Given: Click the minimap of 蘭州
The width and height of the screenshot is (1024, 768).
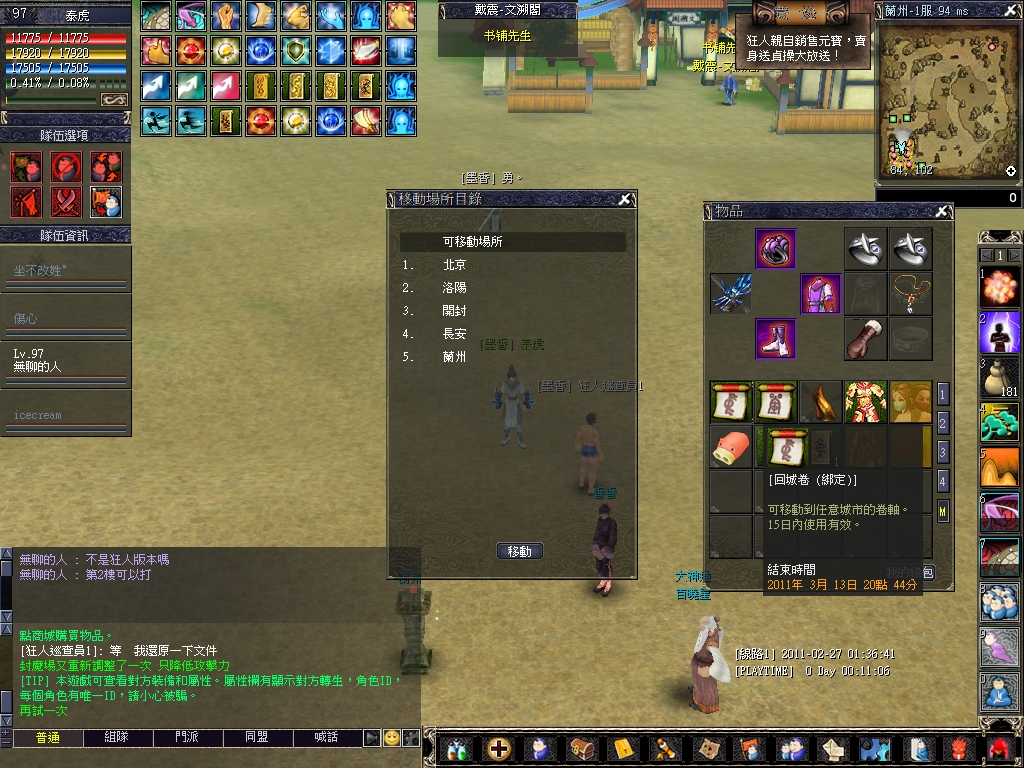Looking at the screenshot, I should point(947,100).
